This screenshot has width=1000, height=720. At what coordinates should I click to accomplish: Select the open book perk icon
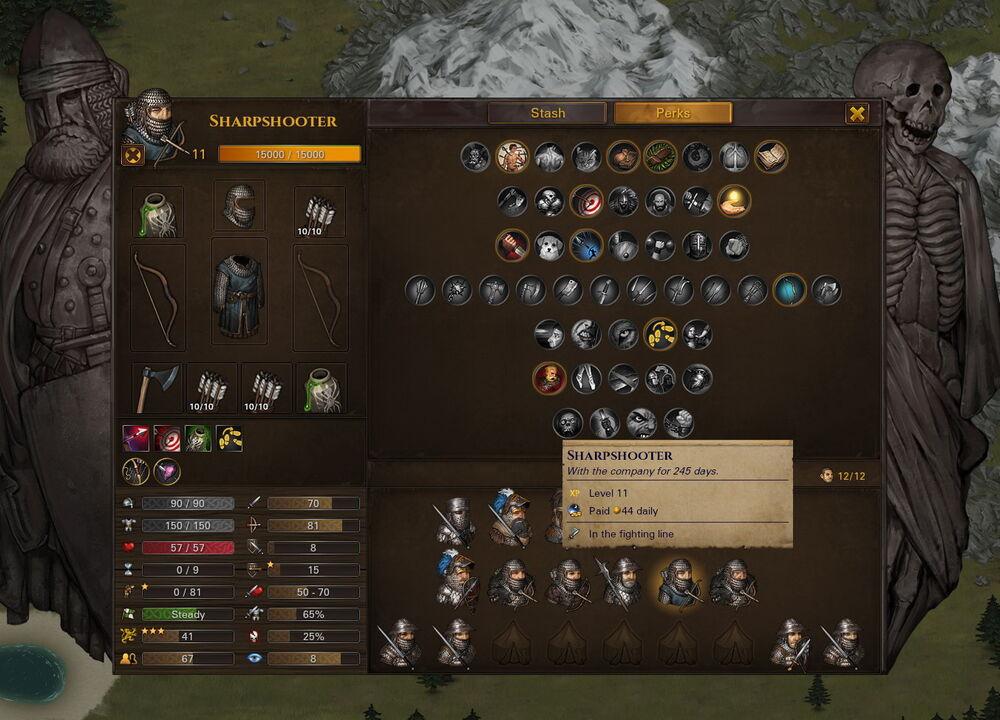click(771, 156)
